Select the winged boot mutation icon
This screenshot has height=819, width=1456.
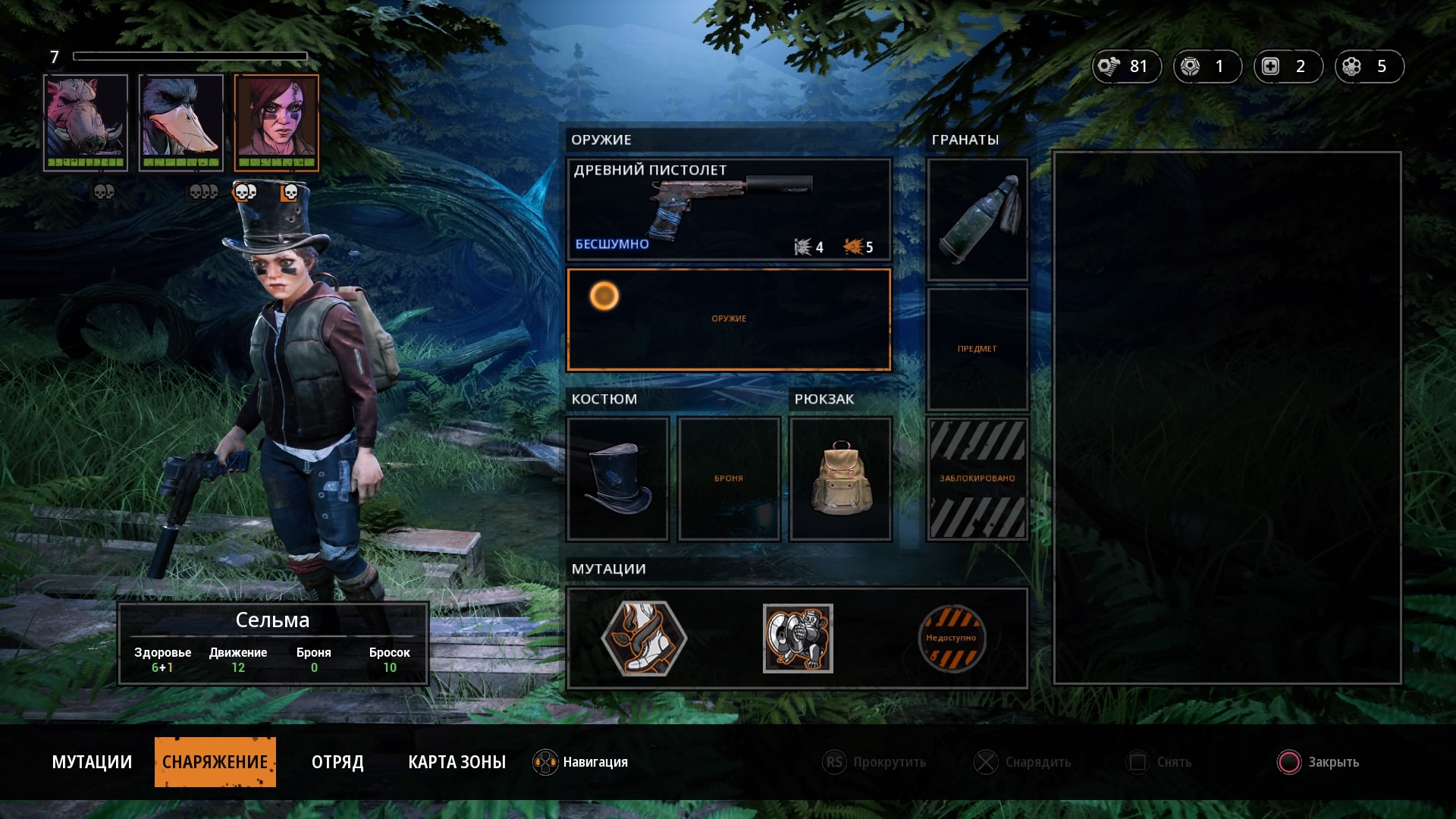[644, 638]
